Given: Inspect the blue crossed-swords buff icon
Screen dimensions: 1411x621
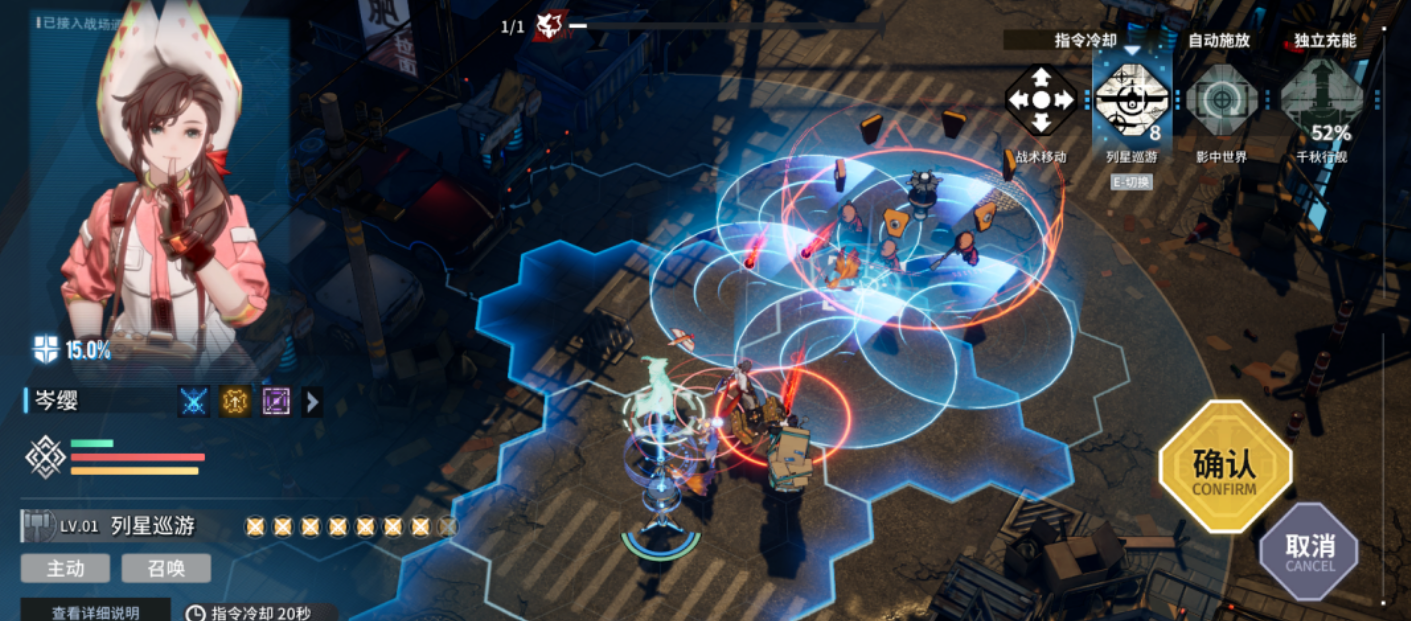Looking at the screenshot, I should pyautogui.click(x=194, y=401).
